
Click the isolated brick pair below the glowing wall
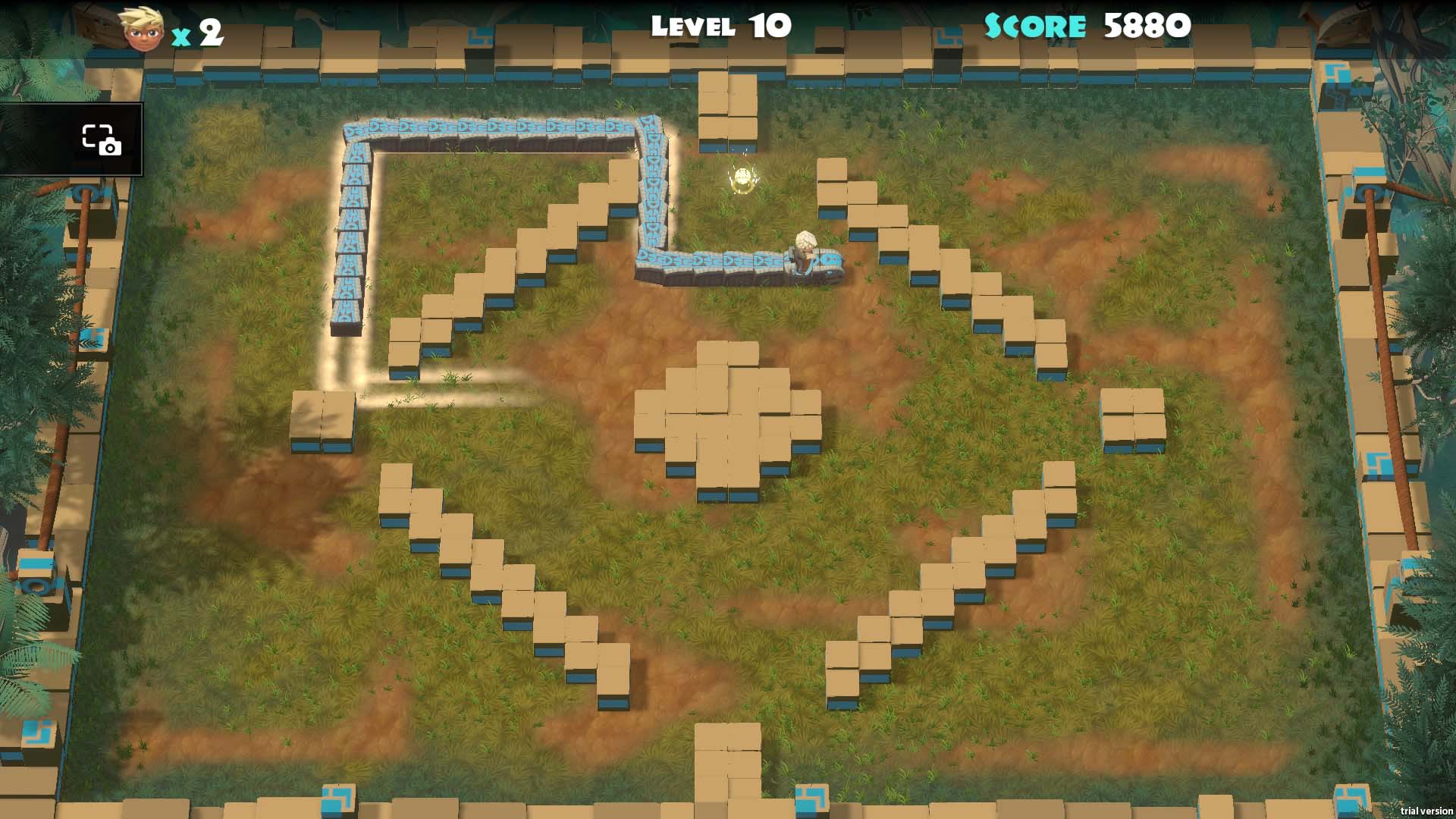click(x=324, y=421)
